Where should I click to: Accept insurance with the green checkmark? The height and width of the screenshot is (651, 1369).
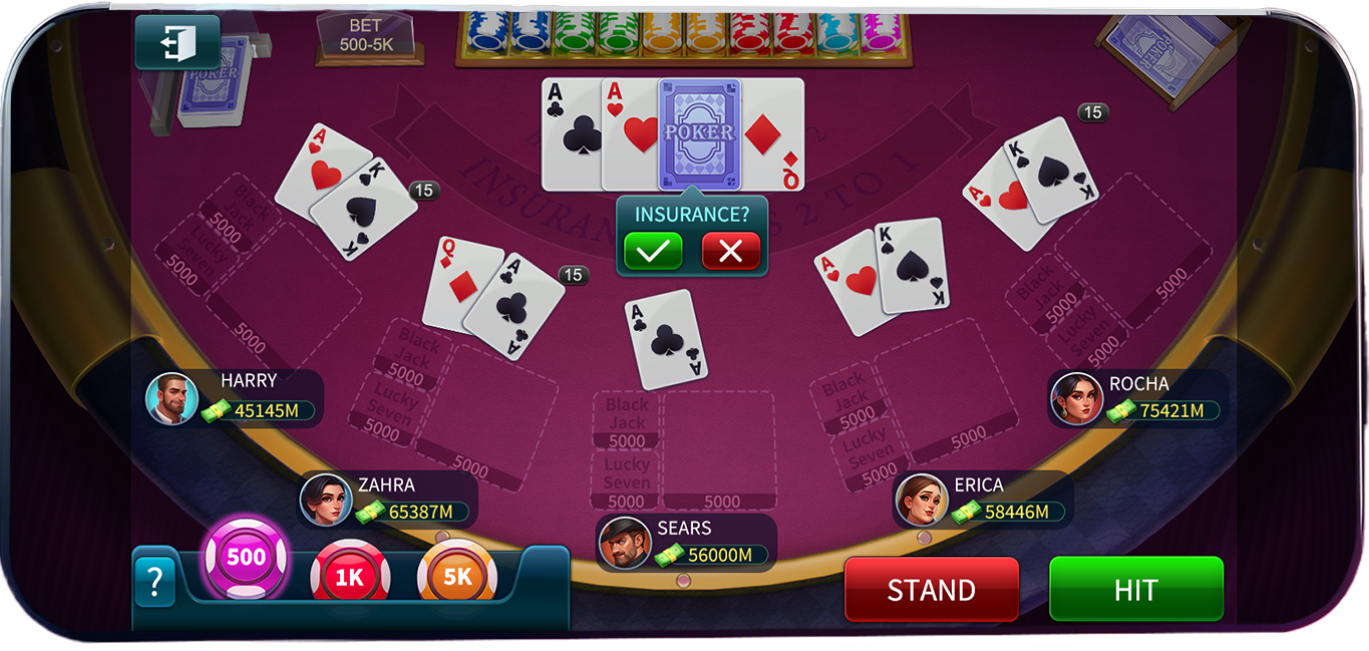(653, 251)
